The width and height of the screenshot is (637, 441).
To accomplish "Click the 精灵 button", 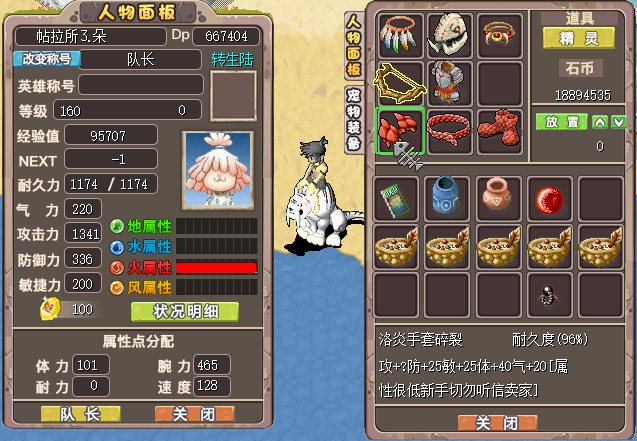I will pos(579,37).
